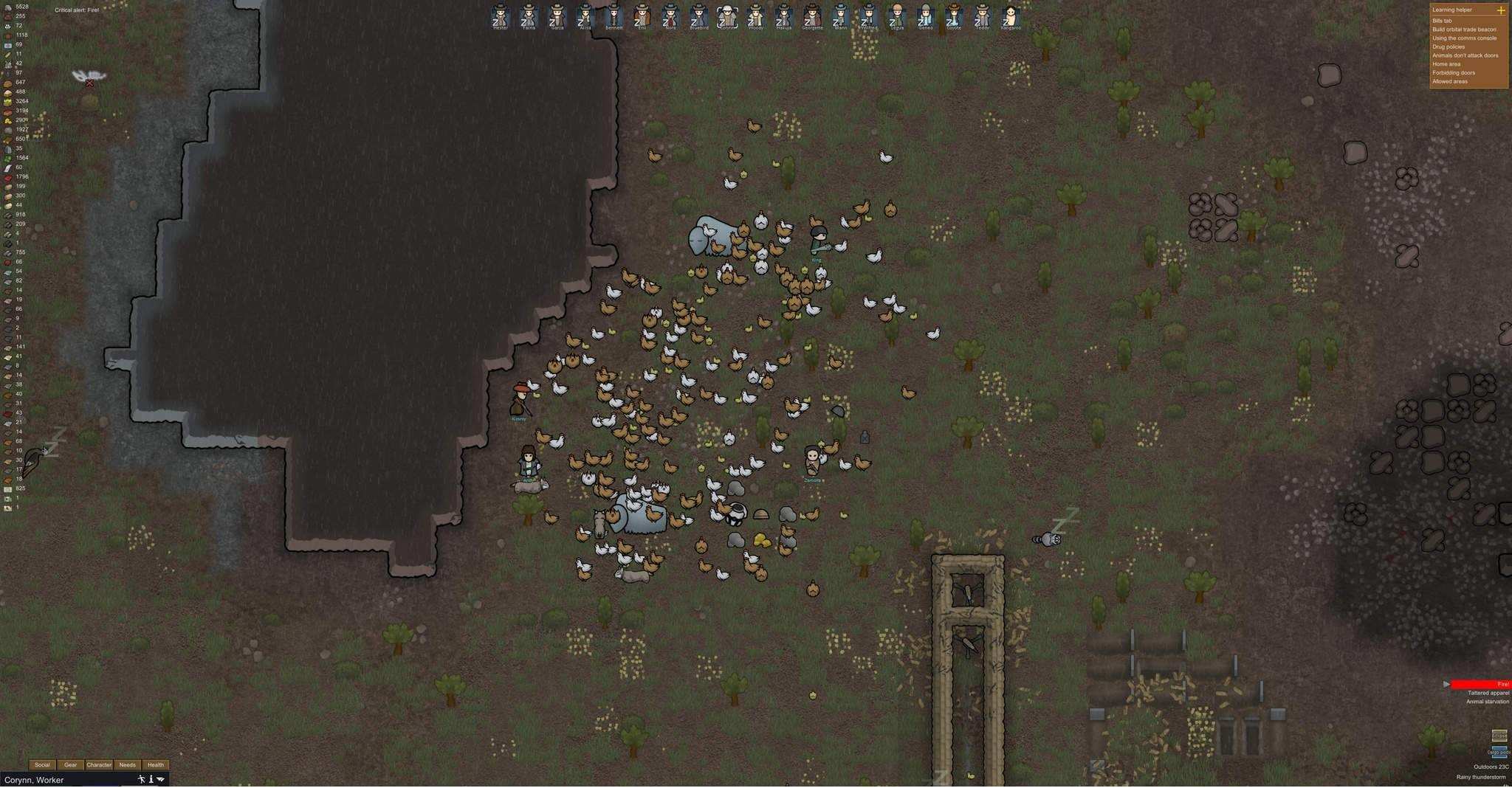The height and width of the screenshot is (788, 1512).
Task: Select colonist Bennett in the colonist bar
Action: pos(614,16)
